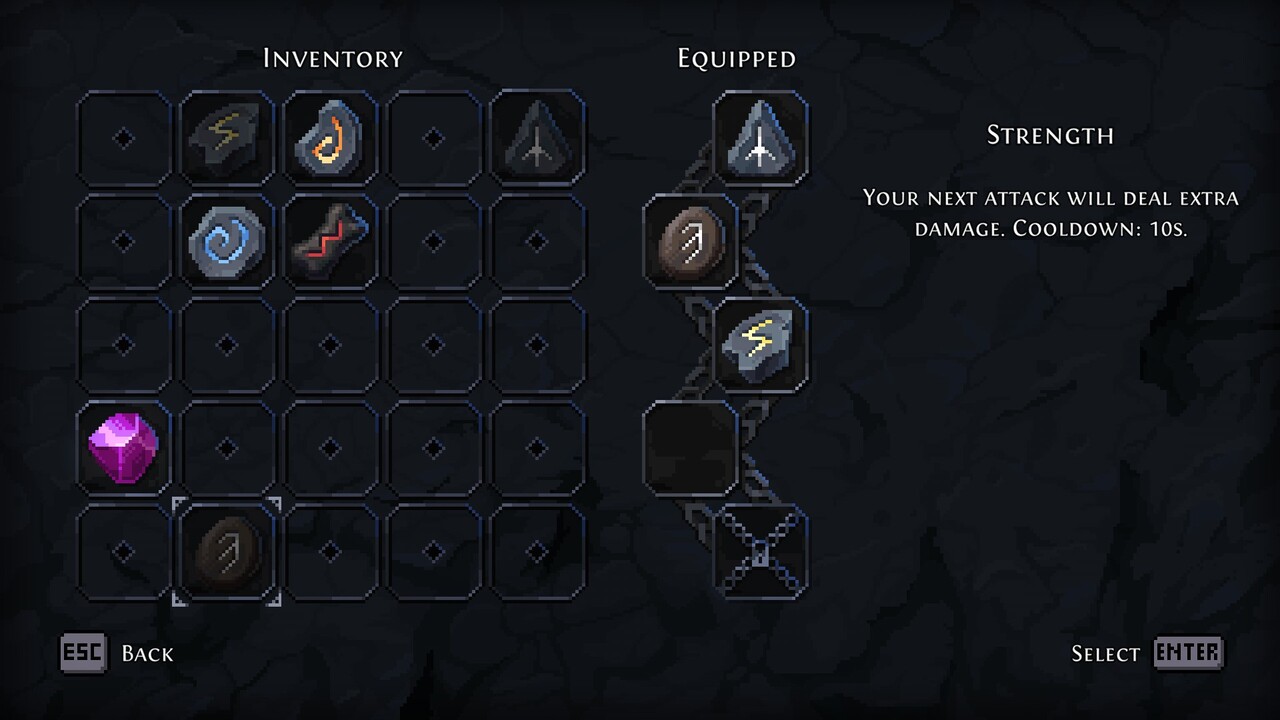The width and height of the screenshot is (1280, 720).
Task: Select the equipped brown oval rune
Action: pyautogui.click(x=690, y=242)
